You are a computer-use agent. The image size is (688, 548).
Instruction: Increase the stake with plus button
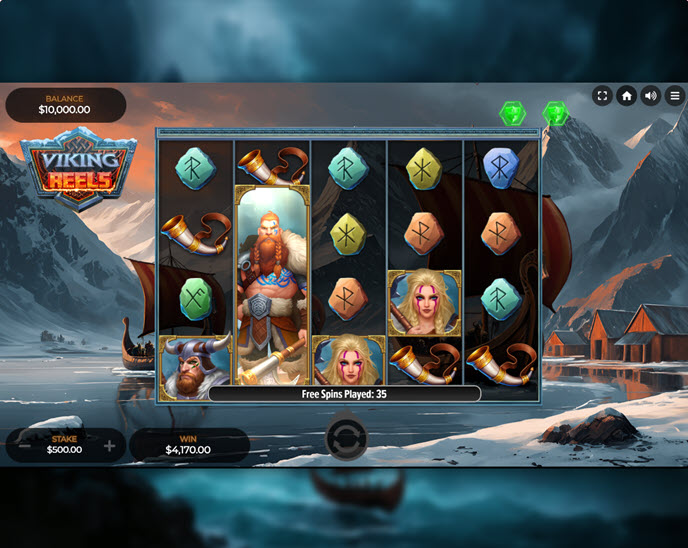pos(109,446)
